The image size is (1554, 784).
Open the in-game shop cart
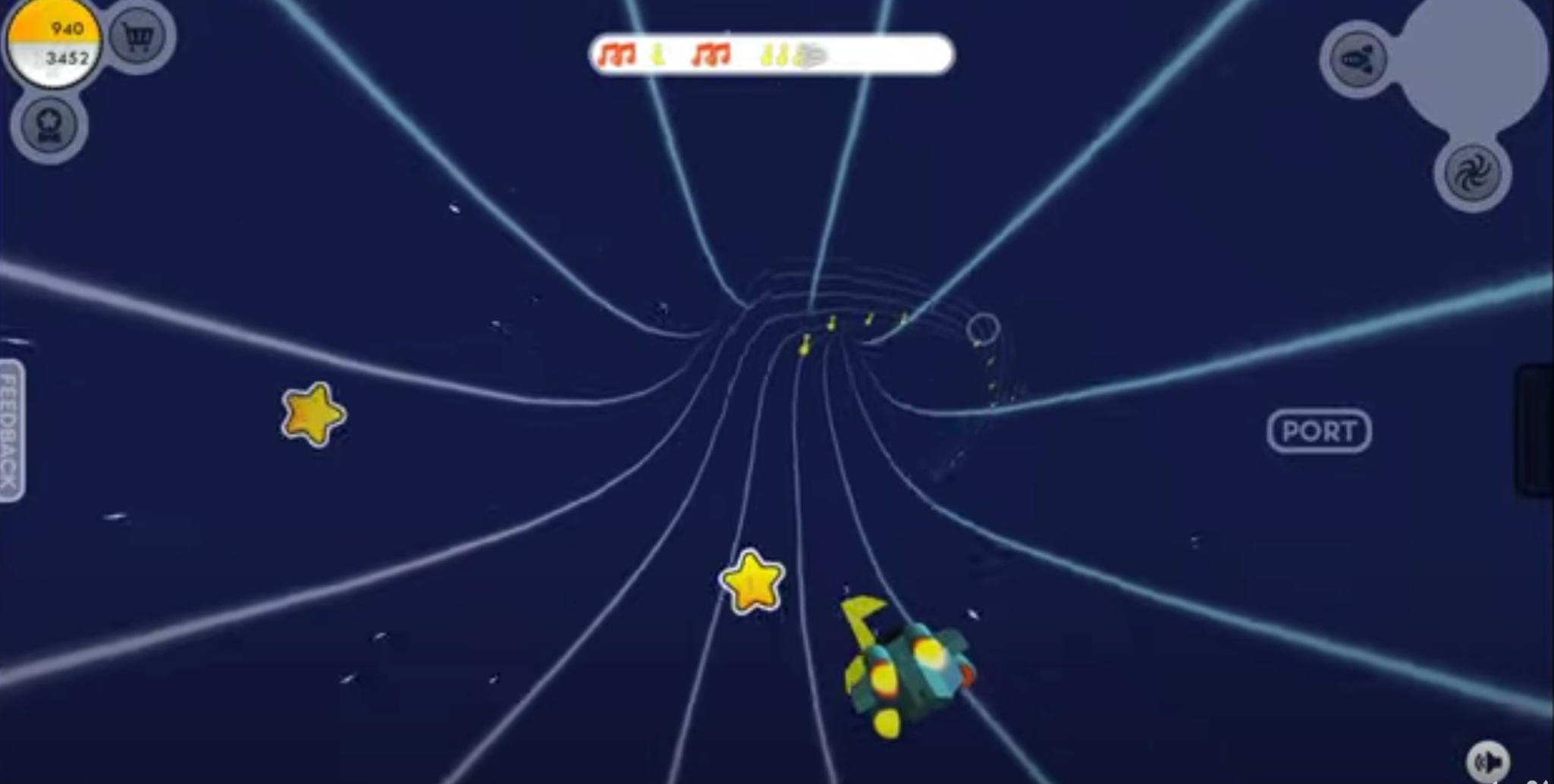point(139,36)
